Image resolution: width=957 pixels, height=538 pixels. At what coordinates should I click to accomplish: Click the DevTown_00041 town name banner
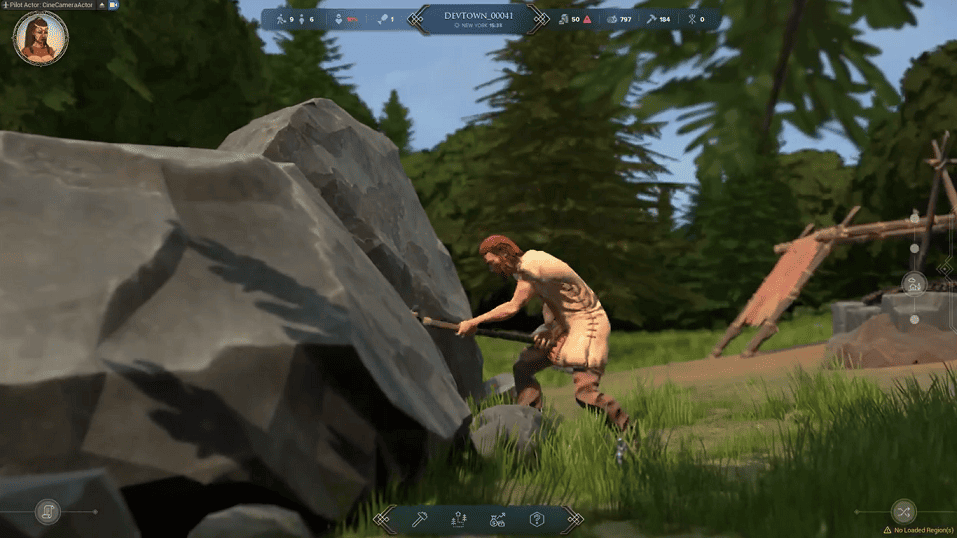478,18
